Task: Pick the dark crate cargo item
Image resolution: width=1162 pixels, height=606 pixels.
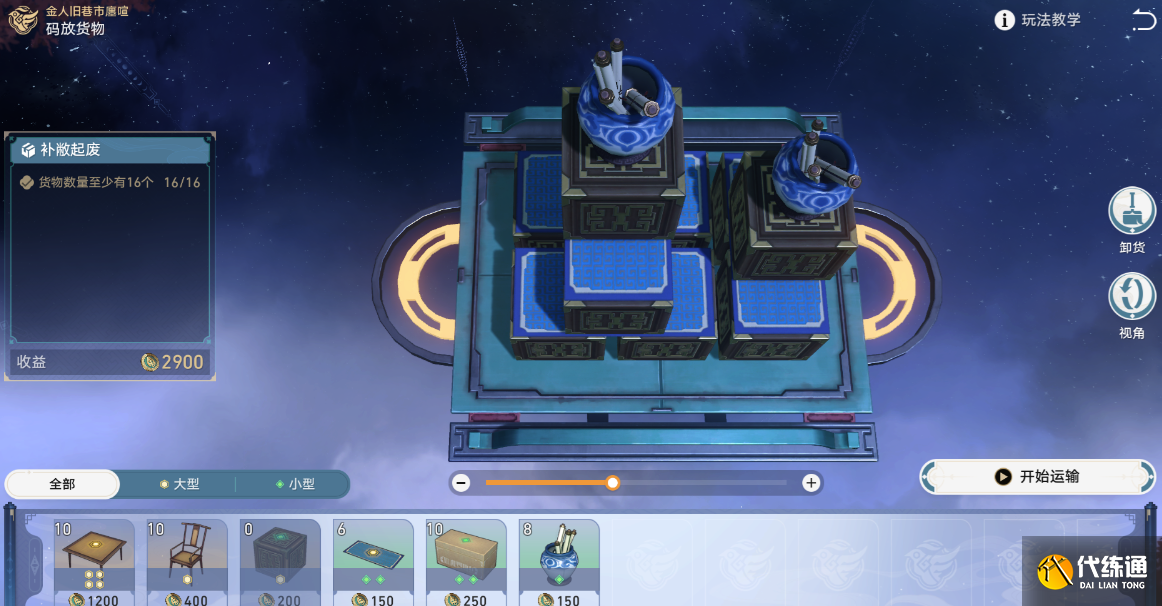Action: (x=280, y=562)
